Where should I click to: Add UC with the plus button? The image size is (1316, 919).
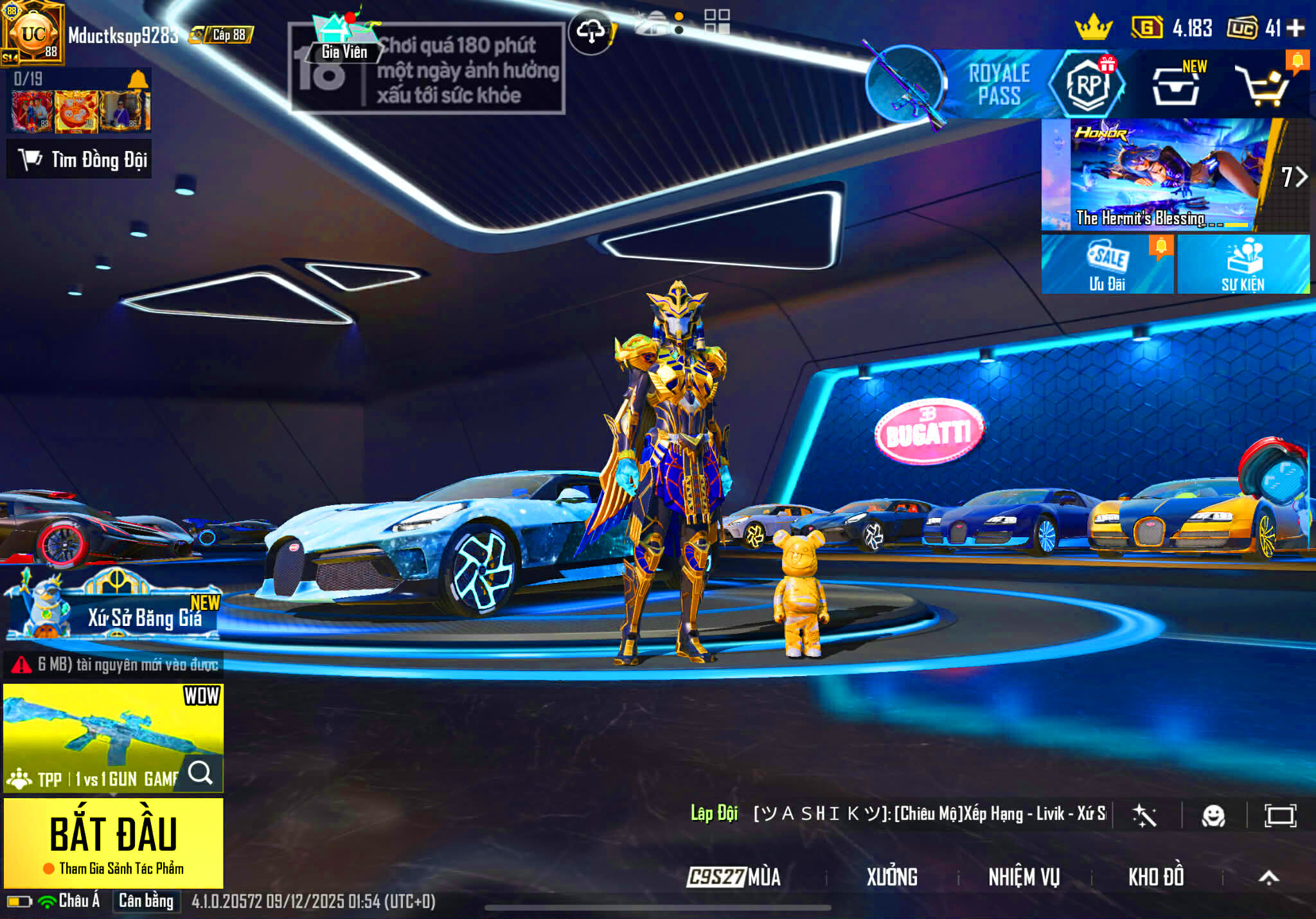tap(1295, 28)
